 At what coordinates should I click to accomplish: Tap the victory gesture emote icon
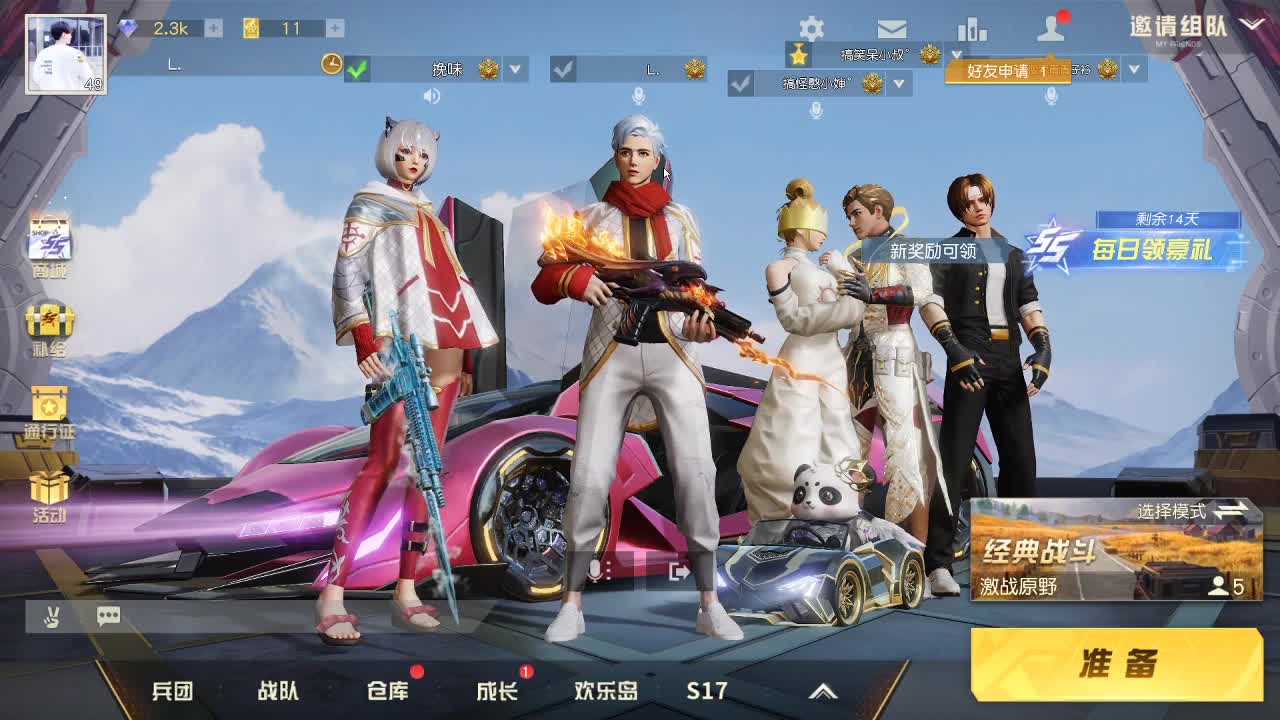pyautogui.click(x=54, y=616)
